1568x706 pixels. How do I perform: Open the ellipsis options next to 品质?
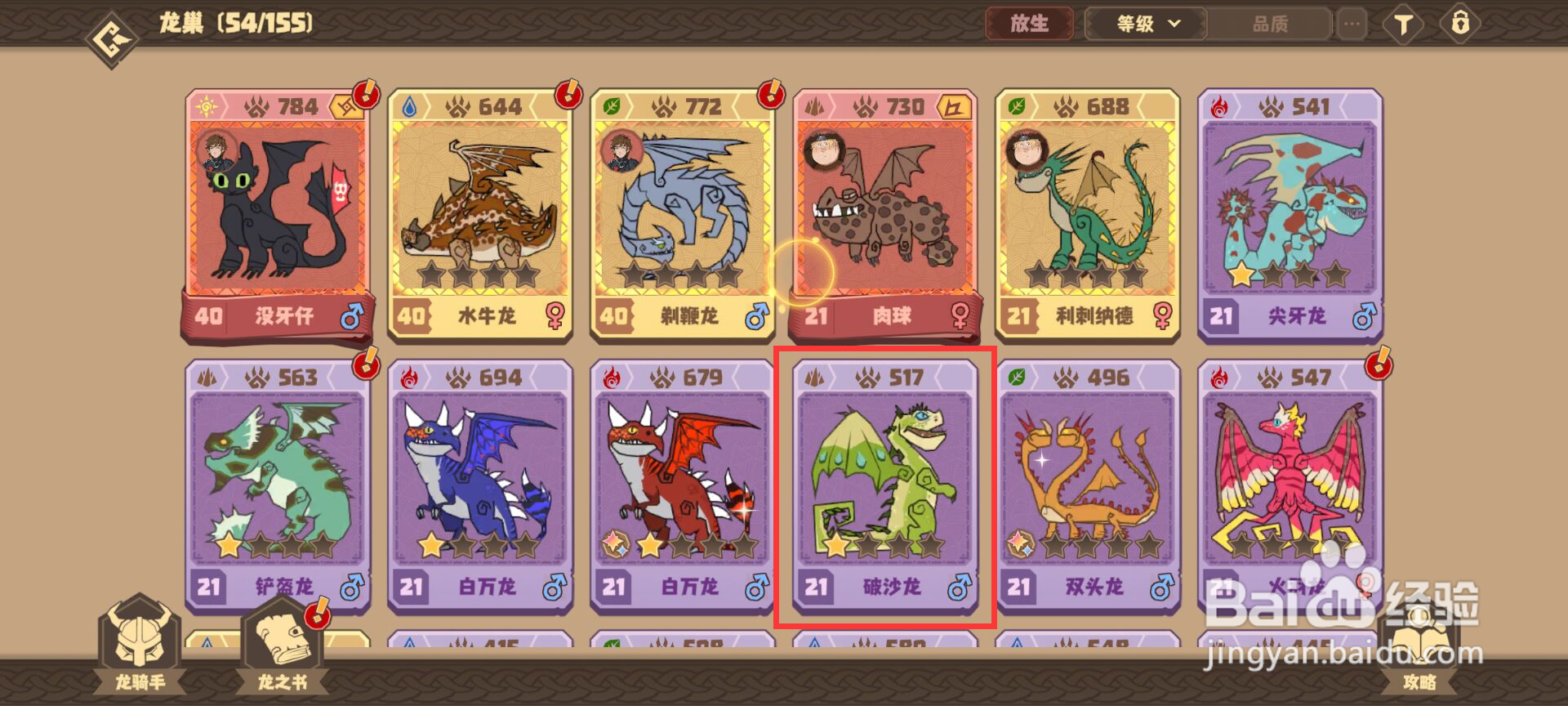[1351, 25]
